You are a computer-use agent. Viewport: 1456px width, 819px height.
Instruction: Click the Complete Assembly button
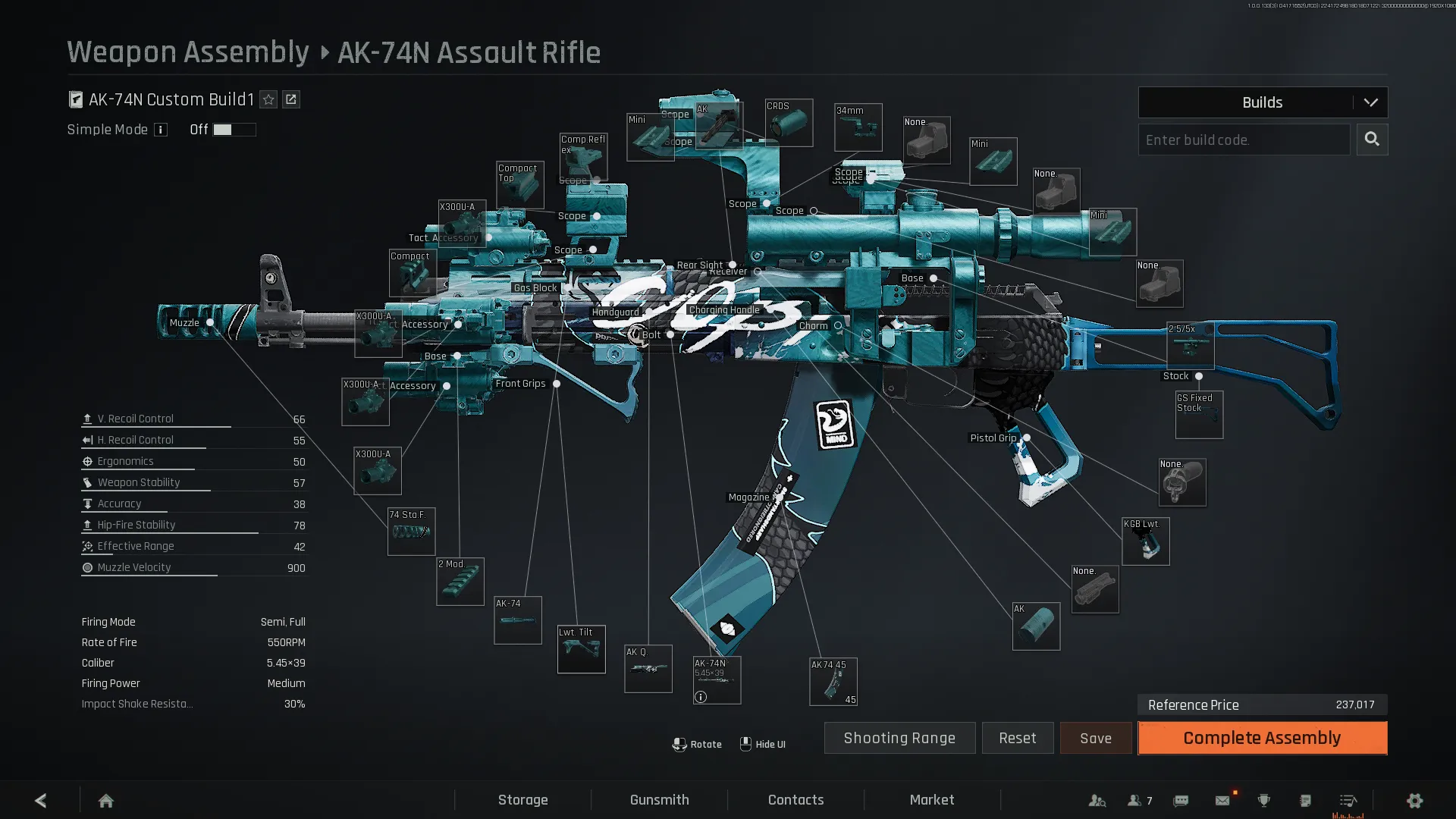(1261, 738)
